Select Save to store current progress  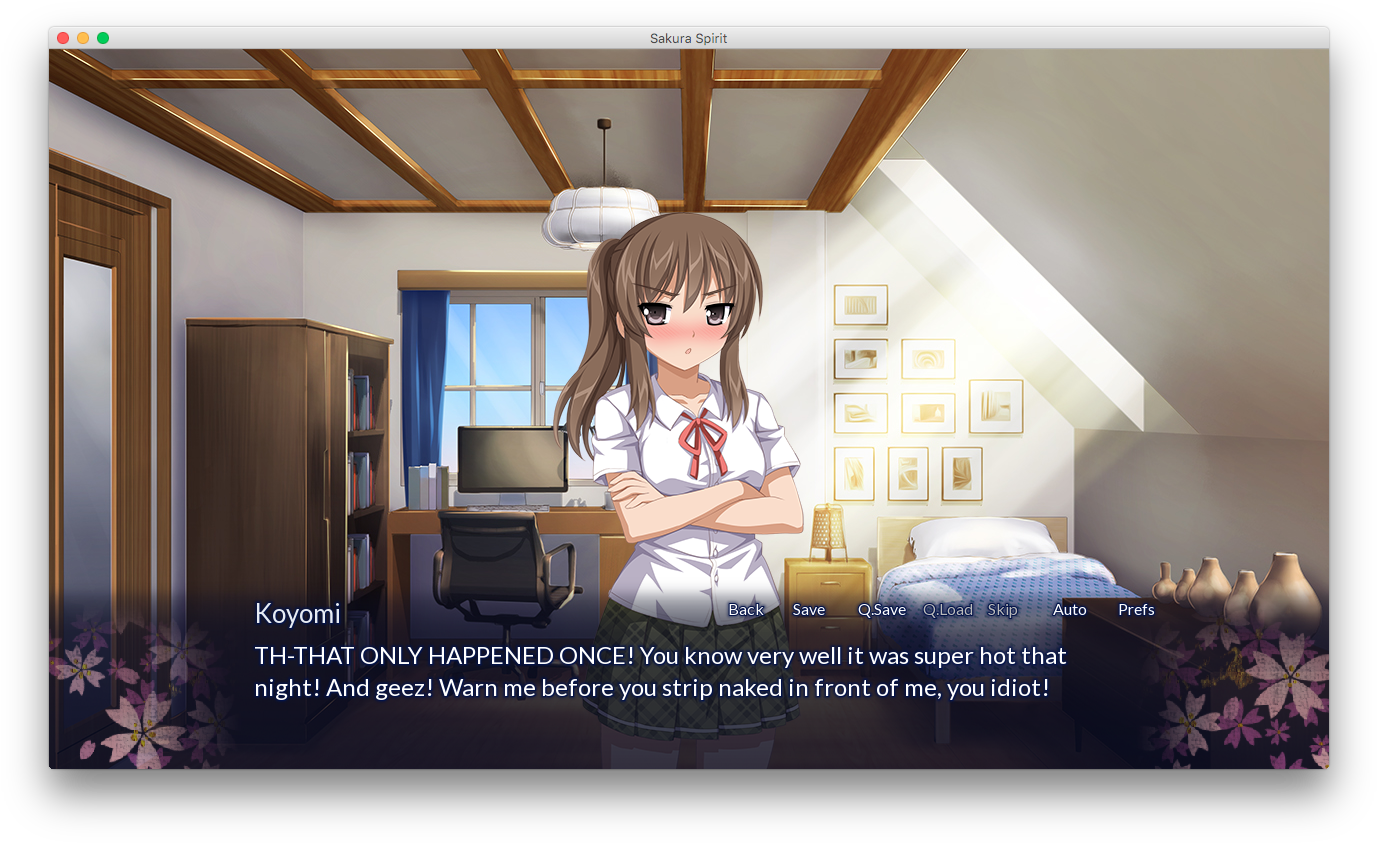pos(808,609)
